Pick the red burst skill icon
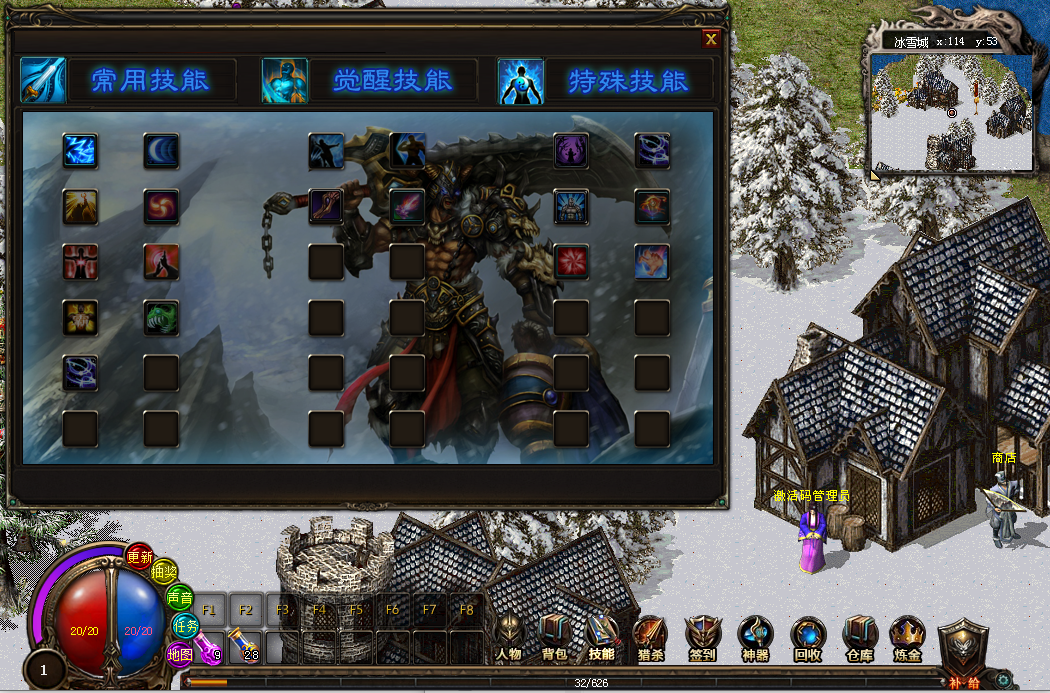This screenshot has height=693, width=1050. [571, 261]
